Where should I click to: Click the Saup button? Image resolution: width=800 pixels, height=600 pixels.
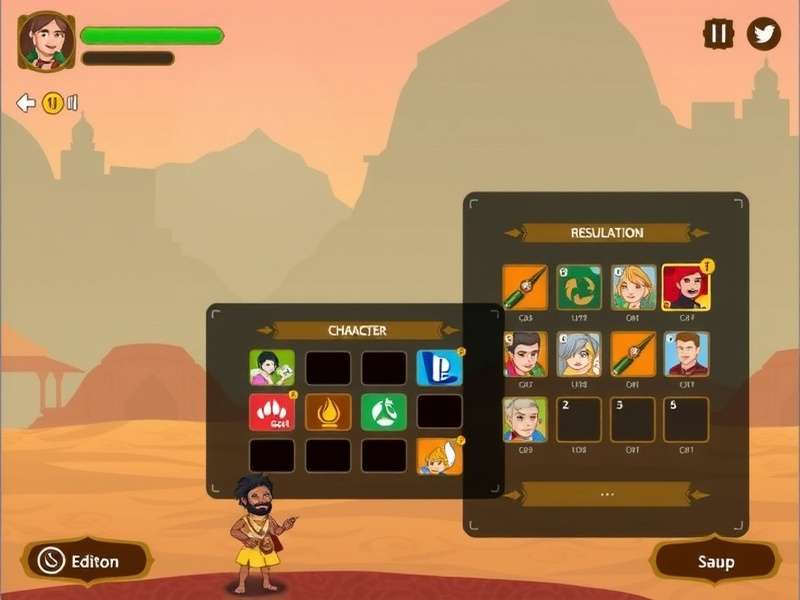point(715,561)
